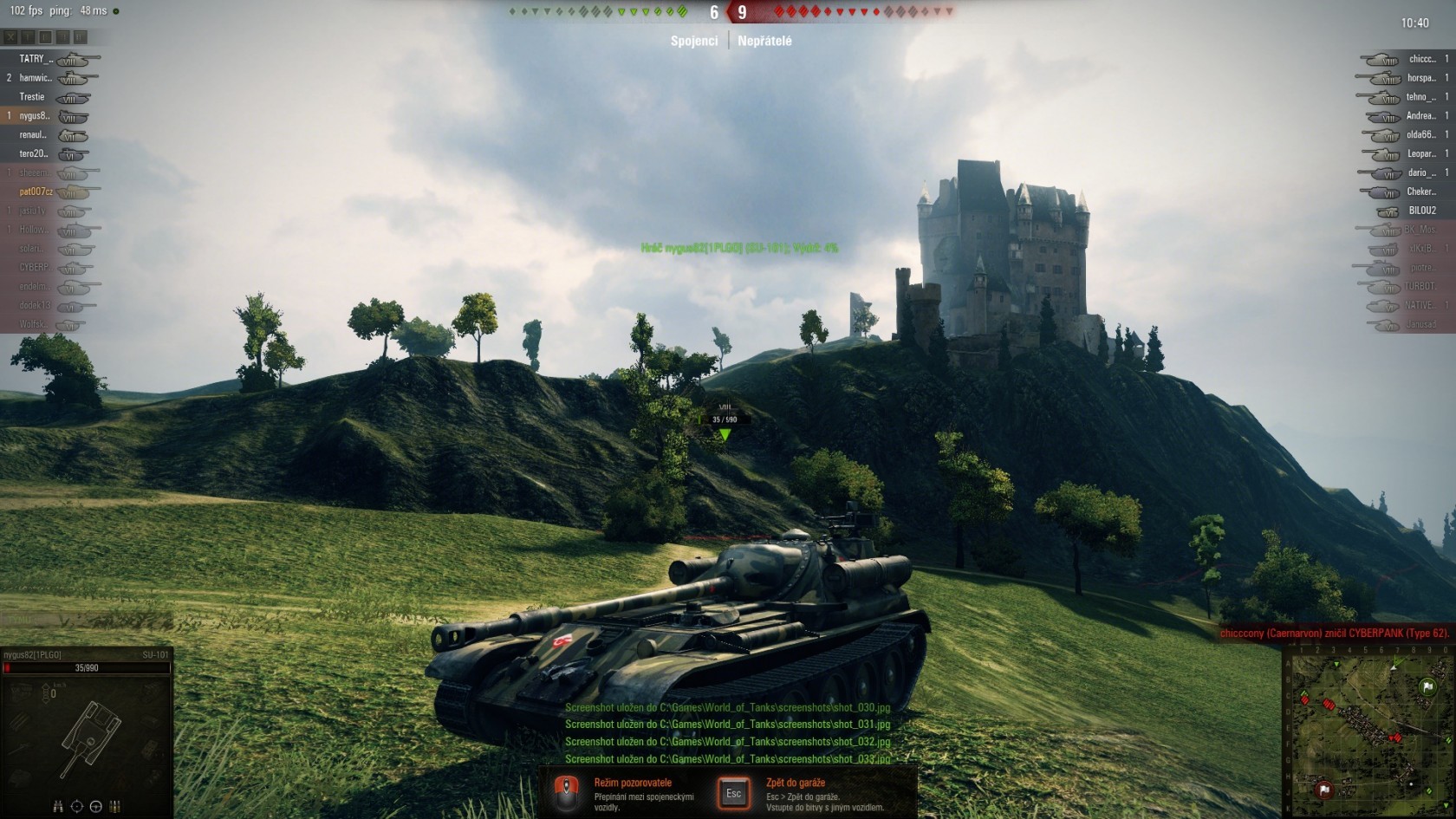Image resolution: width=1456 pixels, height=819 pixels.
Task: Click the Spojenci allied score label
Action: [x=694, y=41]
